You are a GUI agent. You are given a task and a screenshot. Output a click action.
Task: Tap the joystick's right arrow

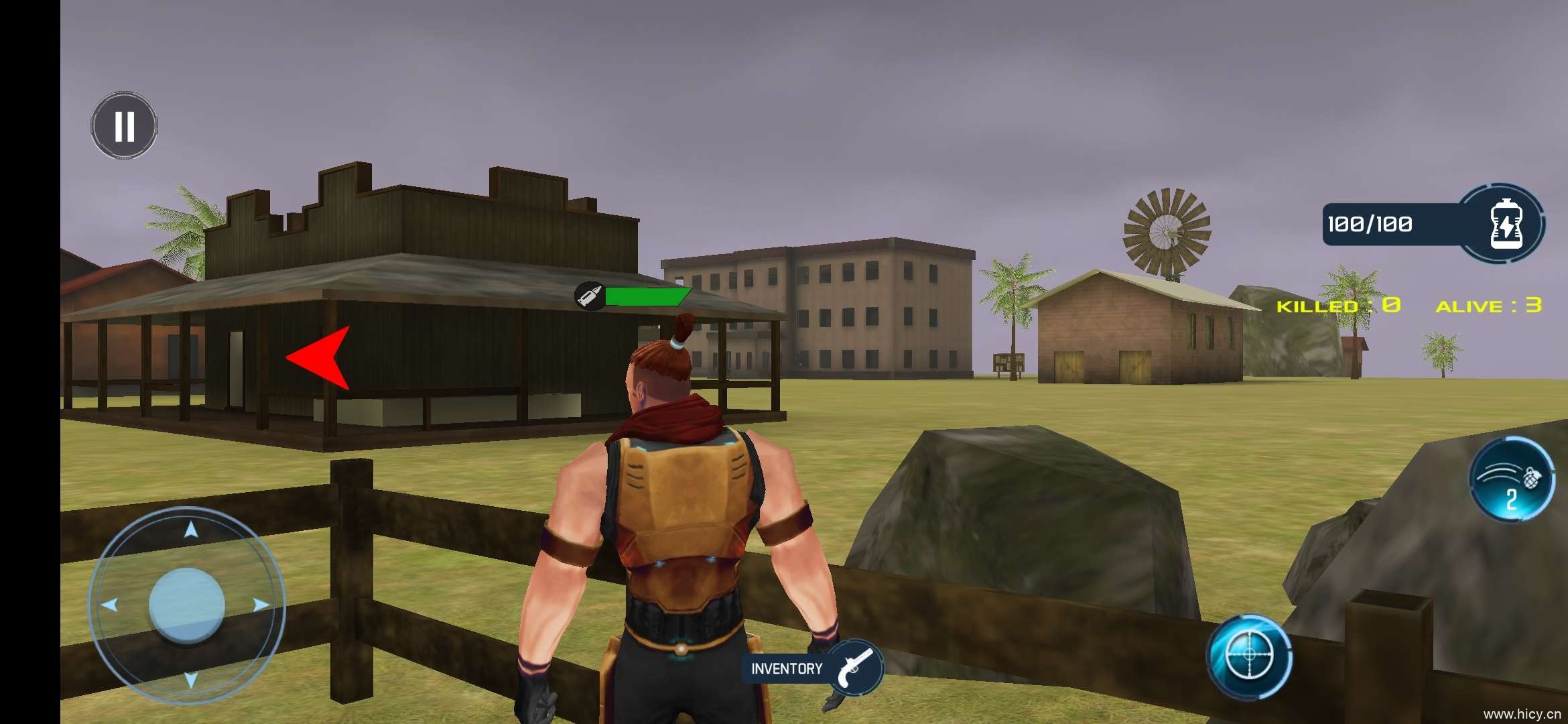point(261,605)
